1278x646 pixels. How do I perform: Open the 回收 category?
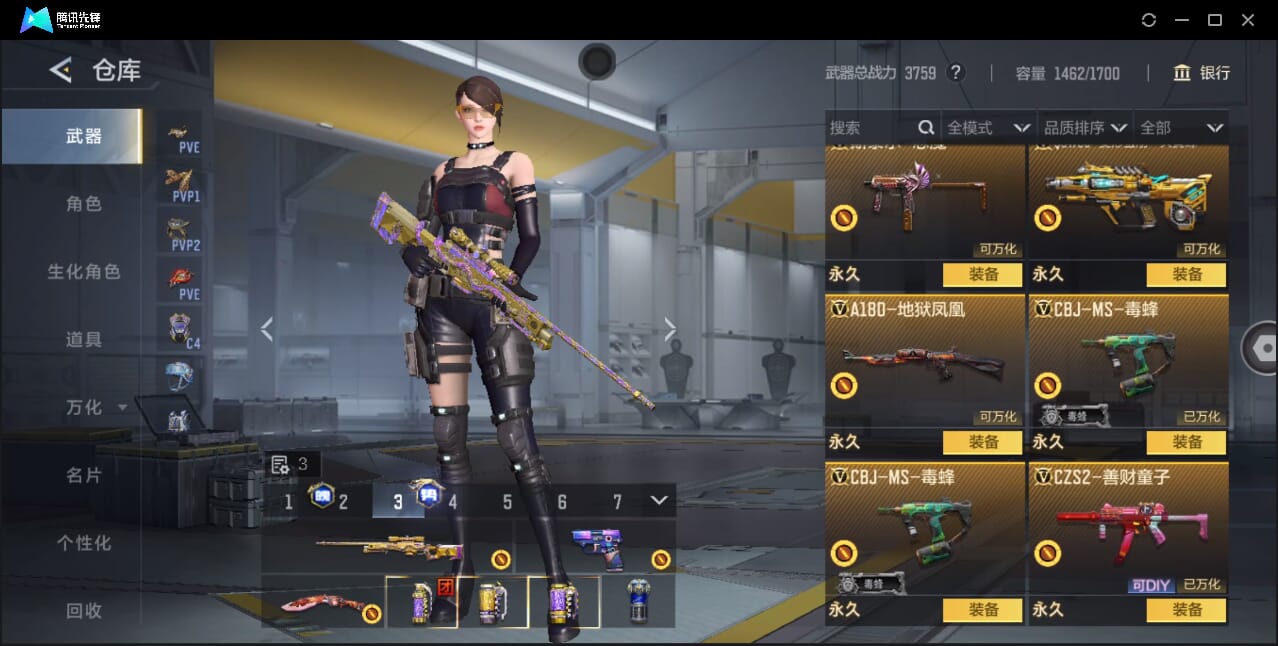pyautogui.click(x=84, y=611)
